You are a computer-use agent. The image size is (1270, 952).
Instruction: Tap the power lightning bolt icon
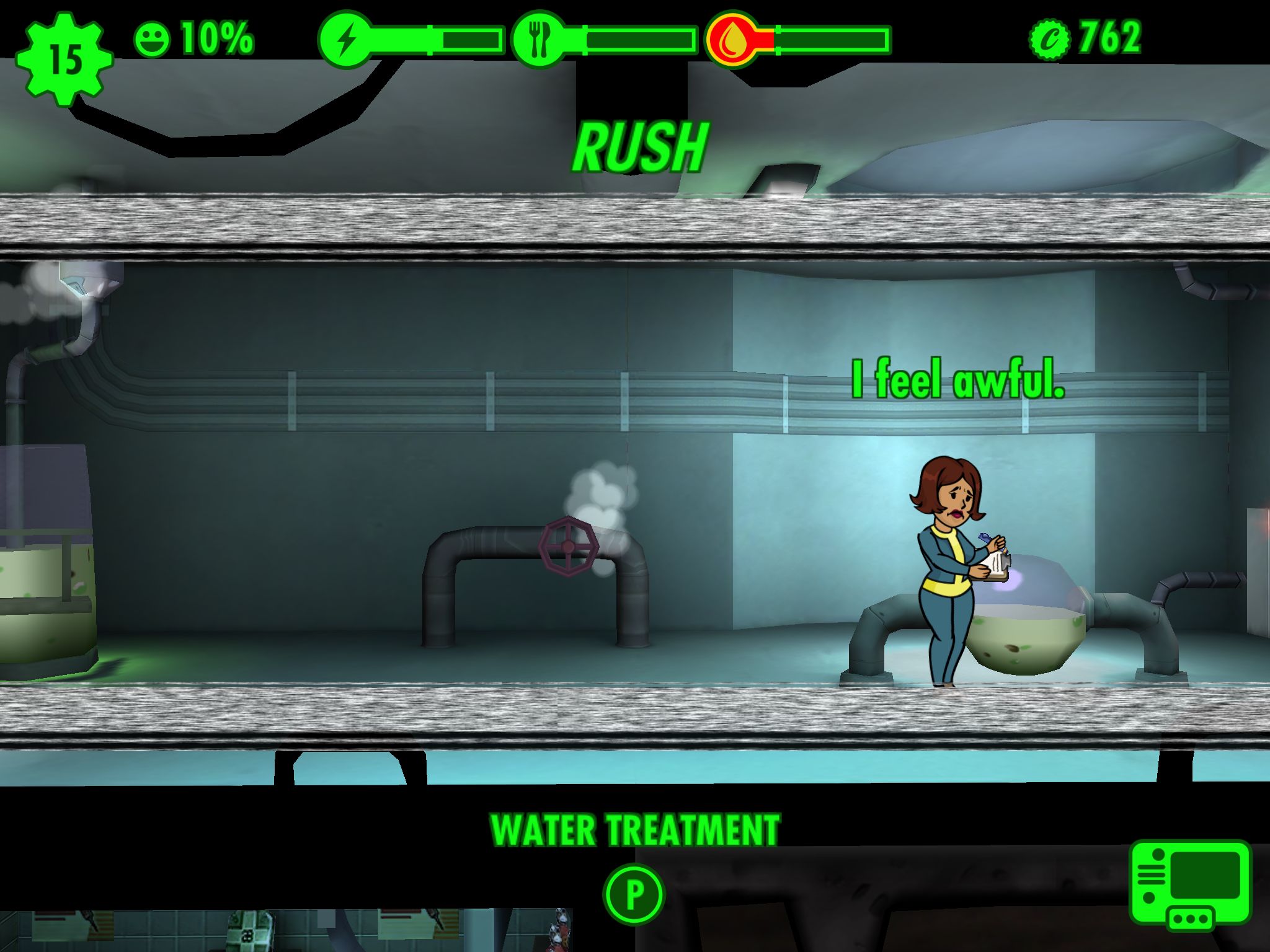[347, 40]
